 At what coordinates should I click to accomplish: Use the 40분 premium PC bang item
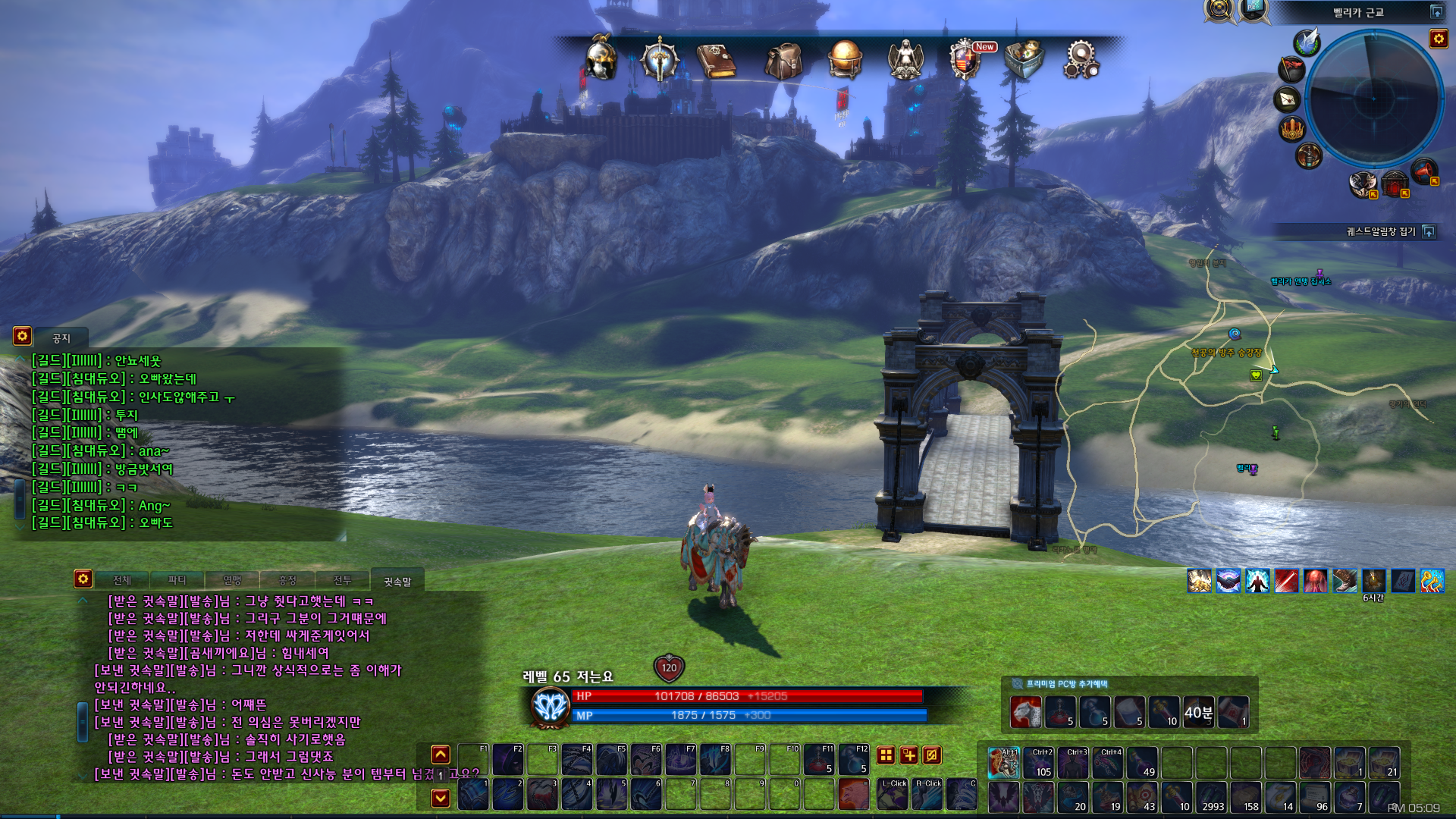pyautogui.click(x=1198, y=713)
